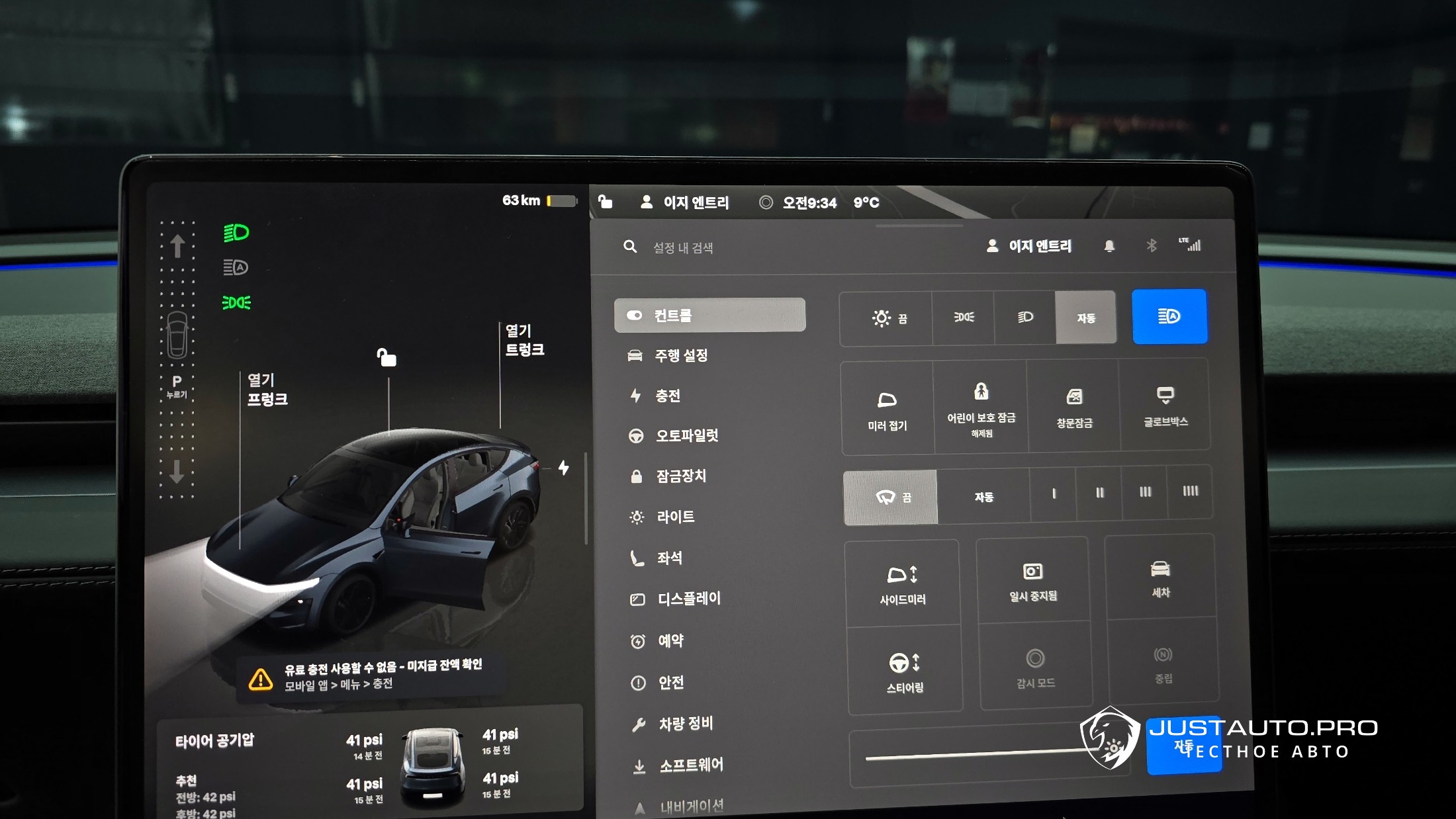Open the 소프트웨어 software menu
The width and height of the screenshot is (1456, 819).
[691, 765]
